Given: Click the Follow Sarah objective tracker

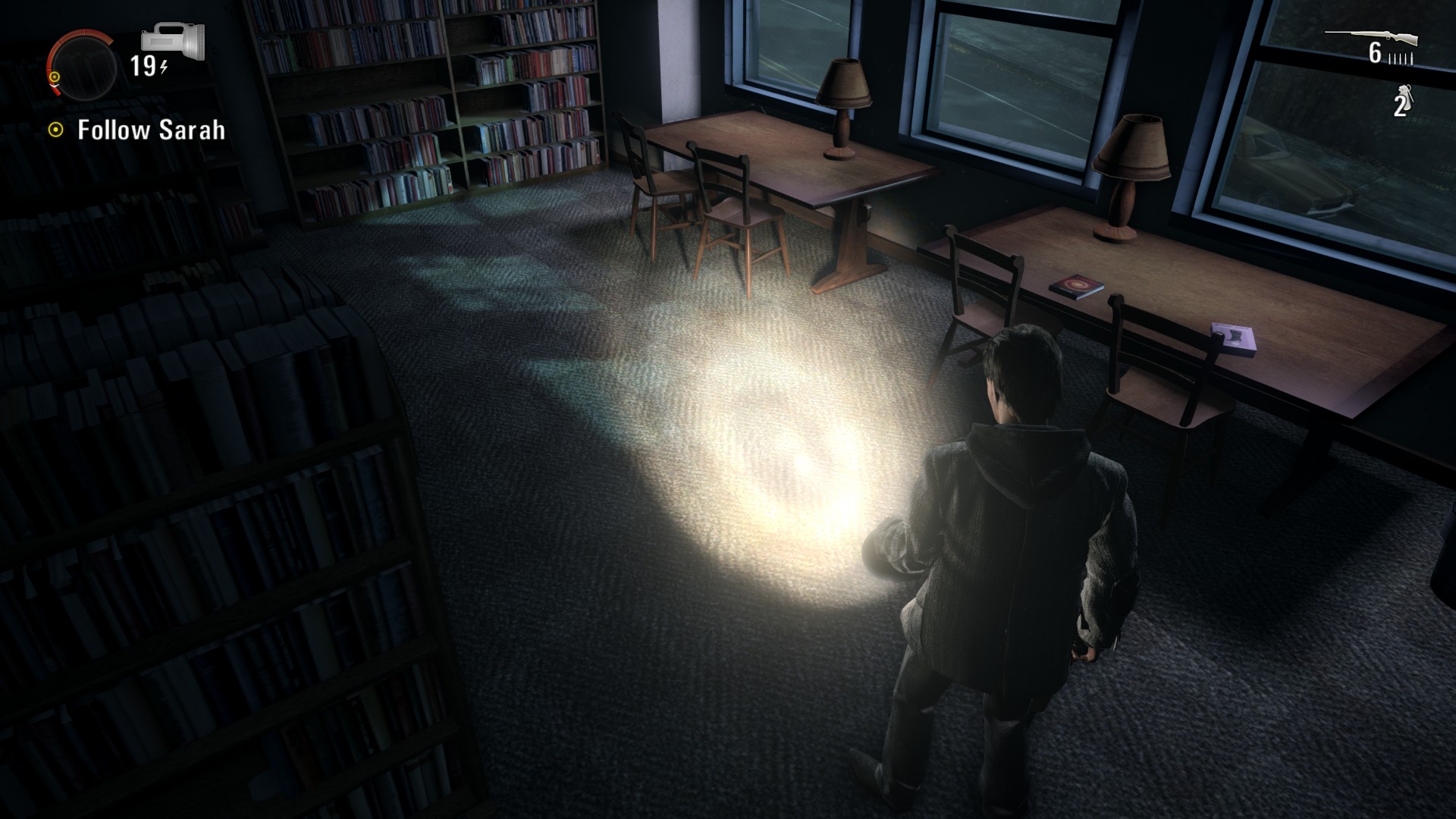Looking at the screenshot, I should click(x=137, y=130).
